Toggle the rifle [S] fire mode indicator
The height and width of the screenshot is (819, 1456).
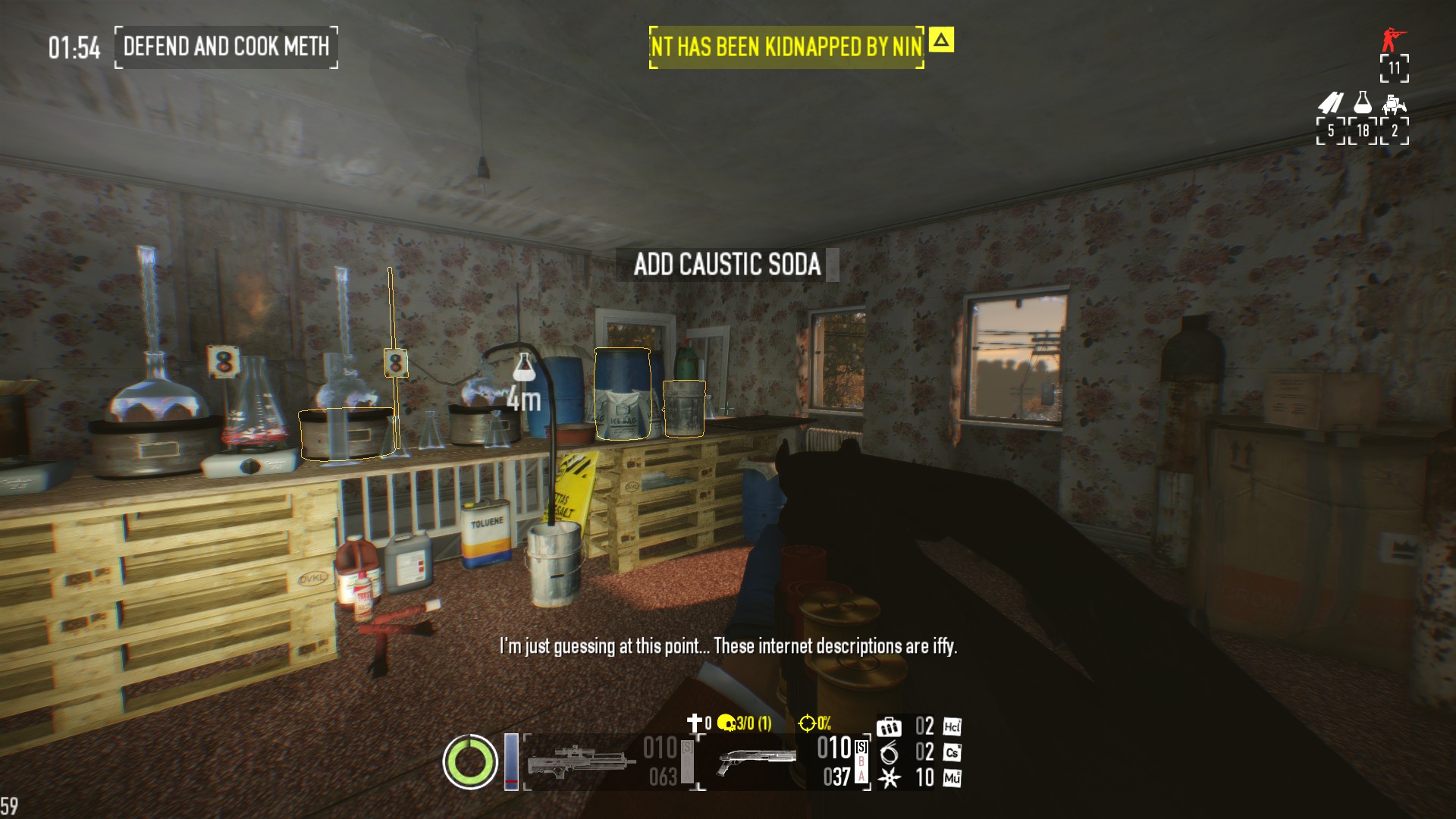686,748
